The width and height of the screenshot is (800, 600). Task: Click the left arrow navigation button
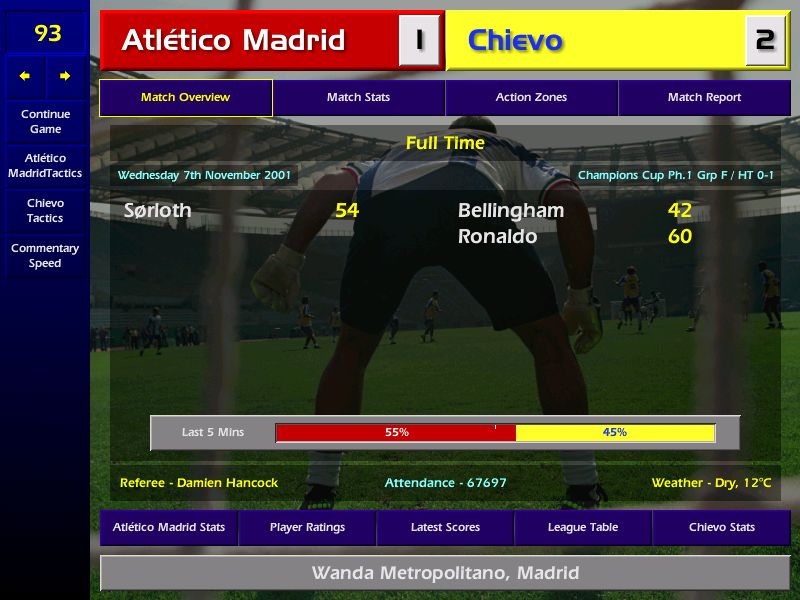pos(25,76)
